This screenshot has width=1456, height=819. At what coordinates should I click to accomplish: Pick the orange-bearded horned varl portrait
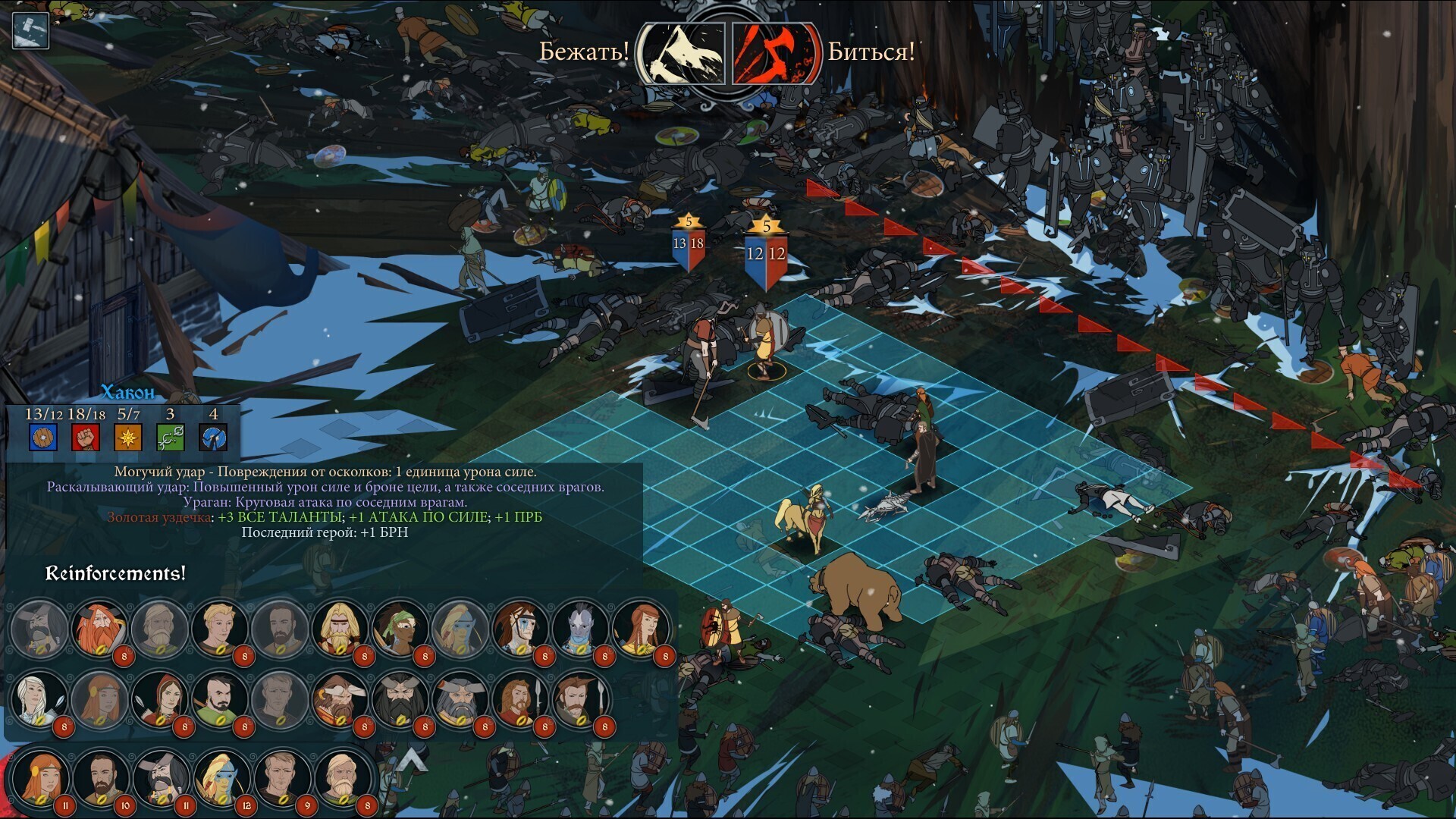coord(99,629)
